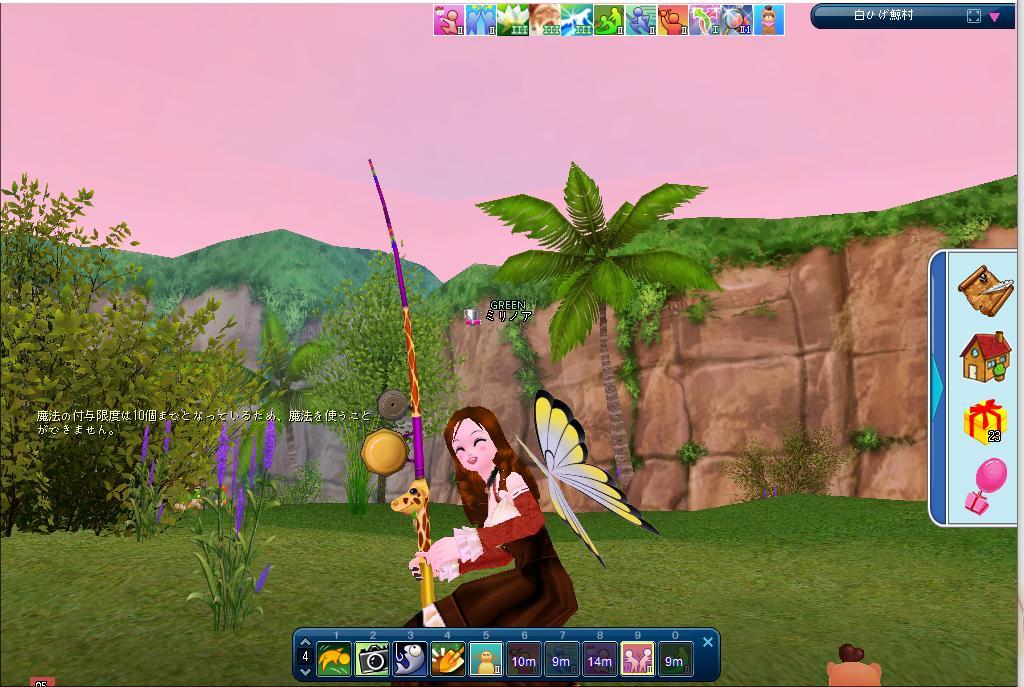Viewport: 1024px width, 687px height.
Task: Collapse the side panel with cyan arrow
Action: (937, 384)
